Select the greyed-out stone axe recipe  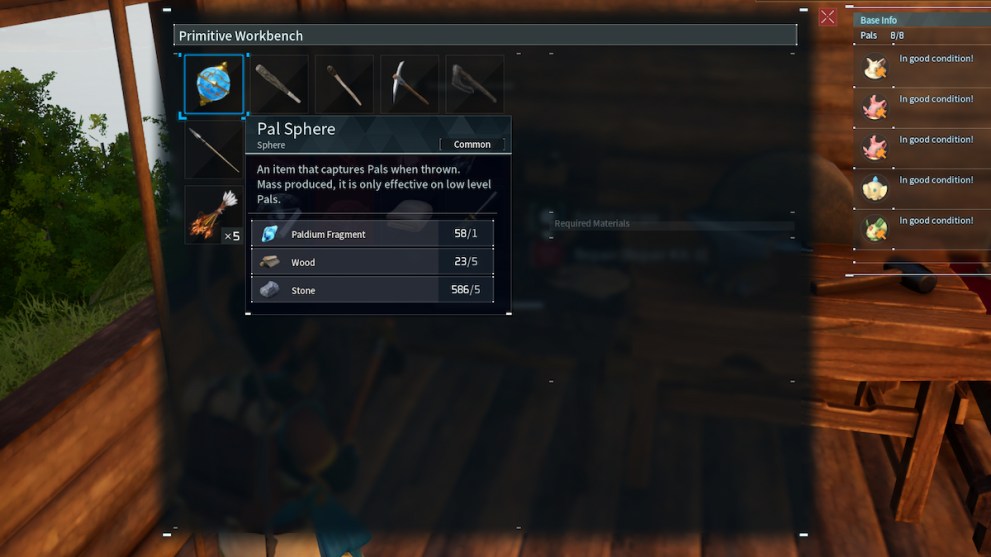[474, 85]
